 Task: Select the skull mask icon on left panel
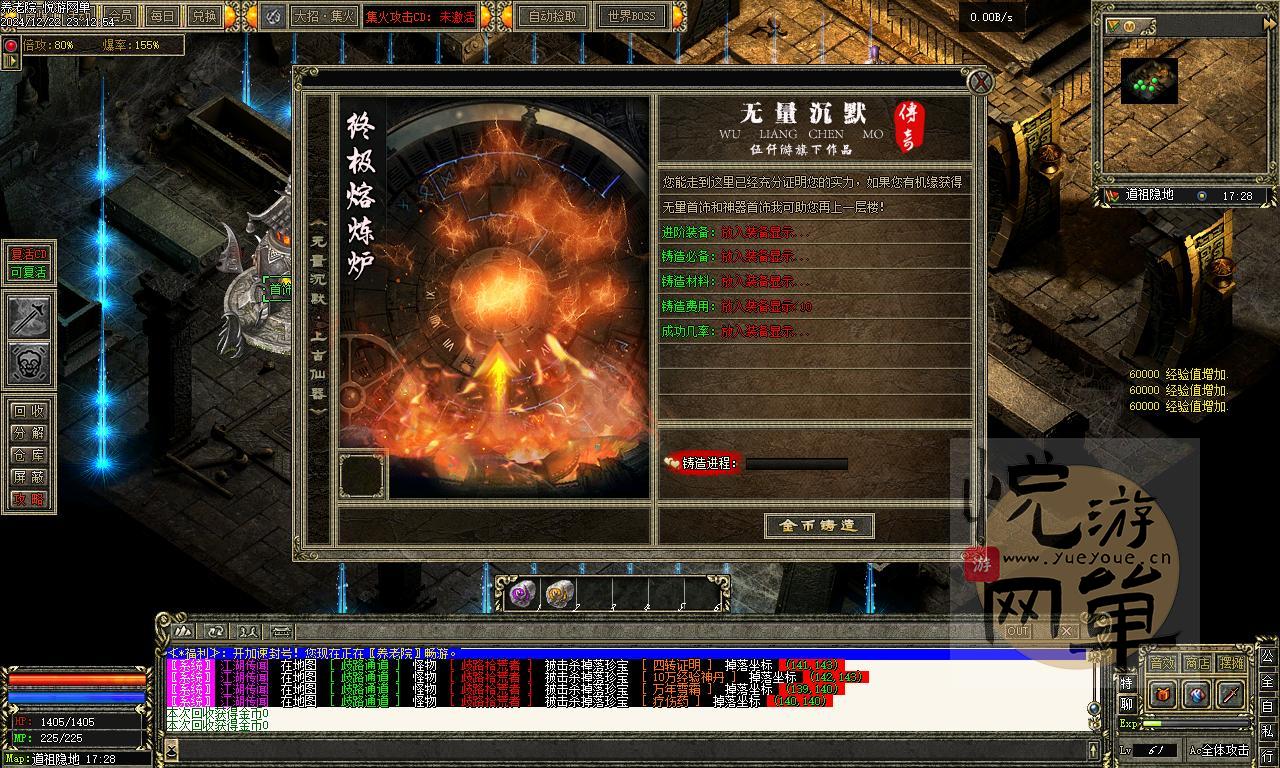[x=30, y=364]
